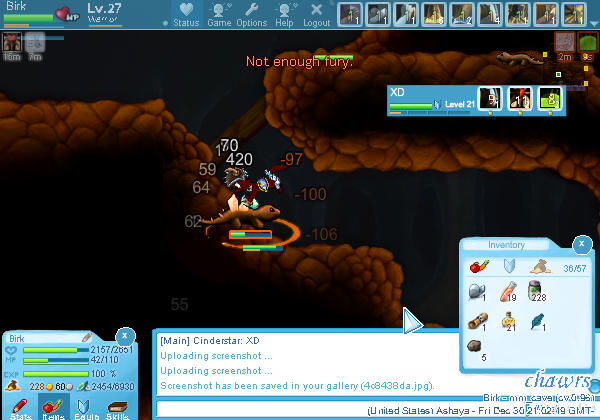This screenshot has height=420, width=600.
Task: Click the Logout button
Action: pos(316,15)
